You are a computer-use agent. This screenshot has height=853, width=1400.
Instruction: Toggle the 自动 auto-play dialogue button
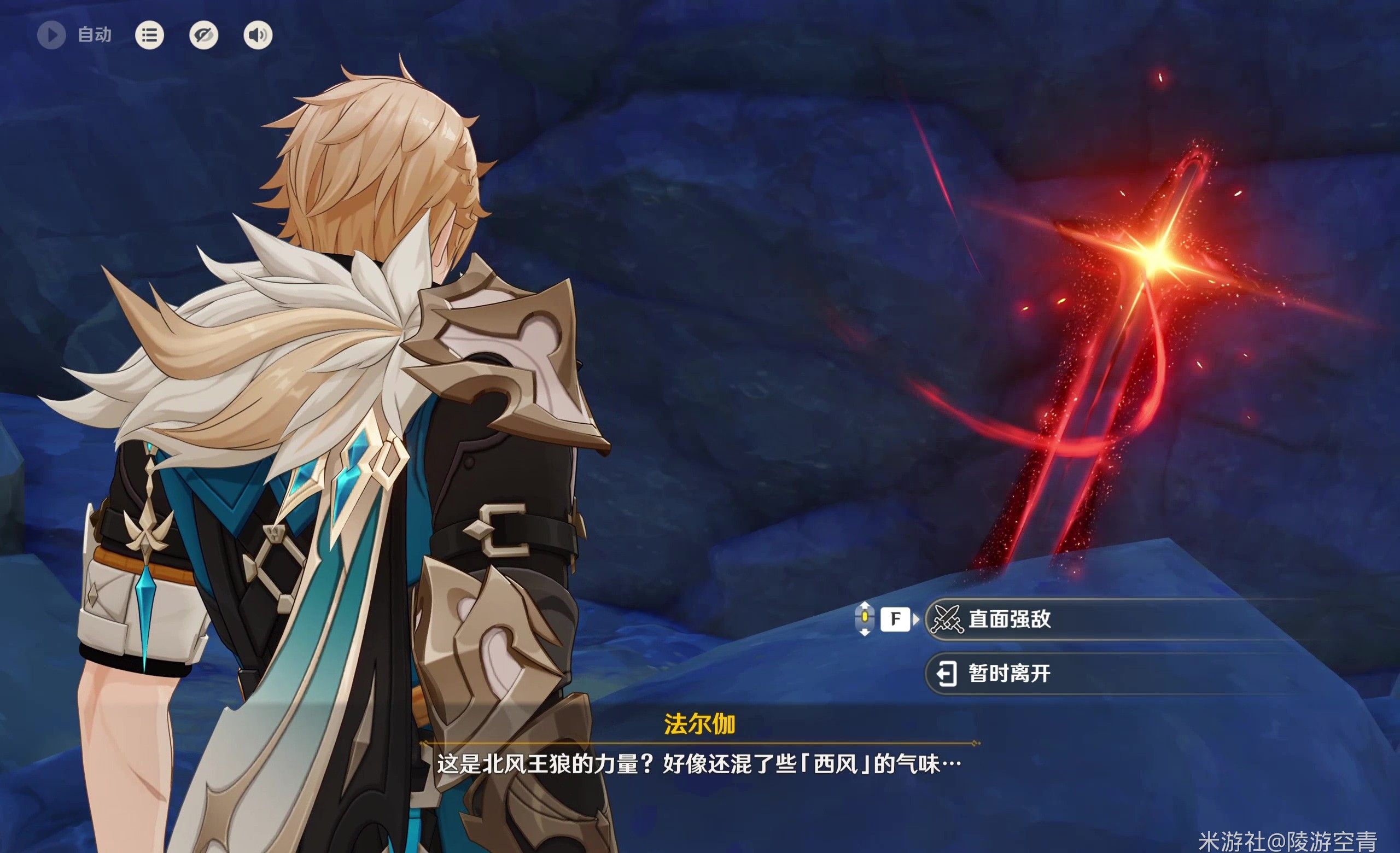coord(52,35)
